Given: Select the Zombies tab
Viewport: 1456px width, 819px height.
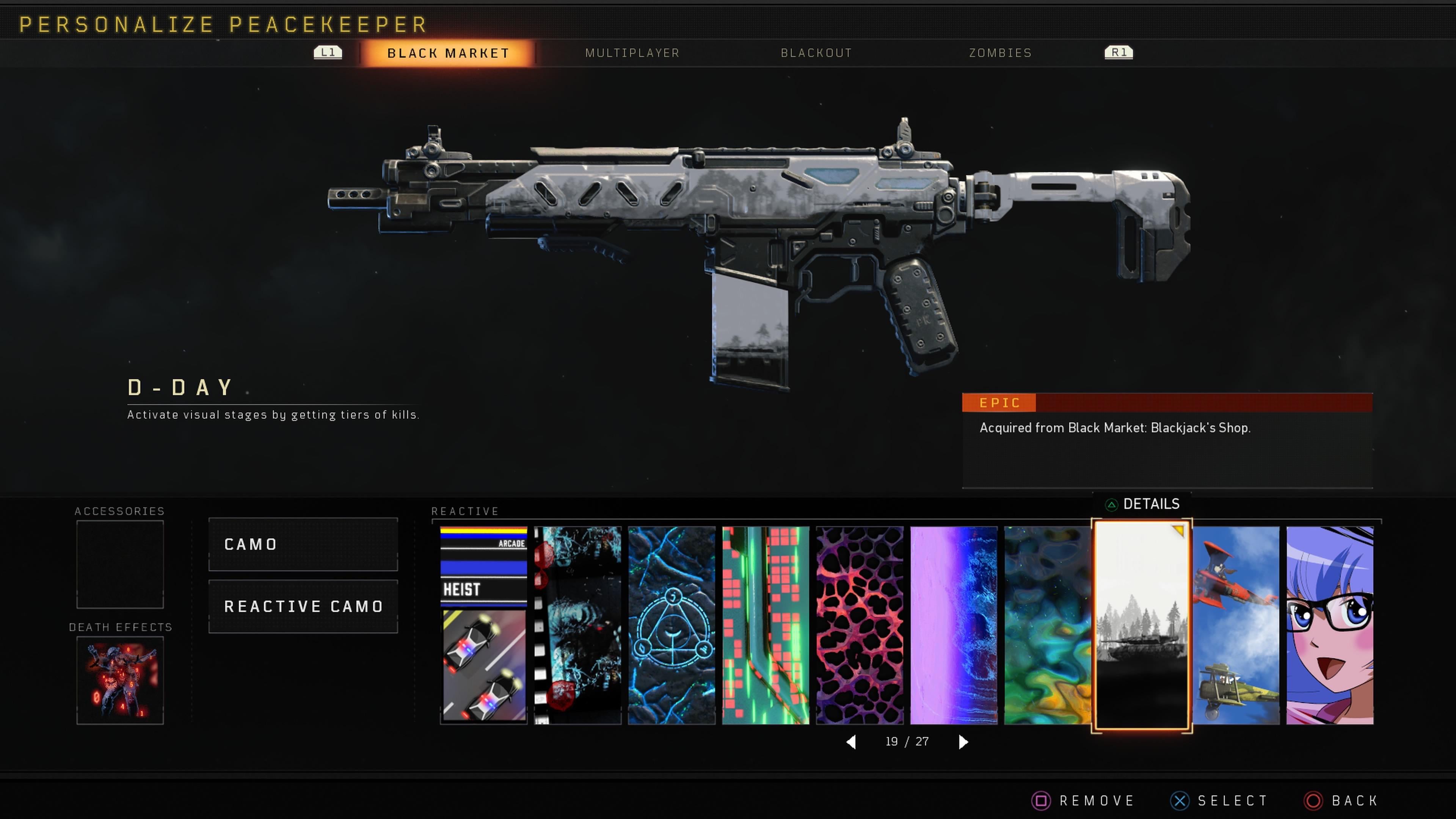Looking at the screenshot, I should [x=1000, y=53].
